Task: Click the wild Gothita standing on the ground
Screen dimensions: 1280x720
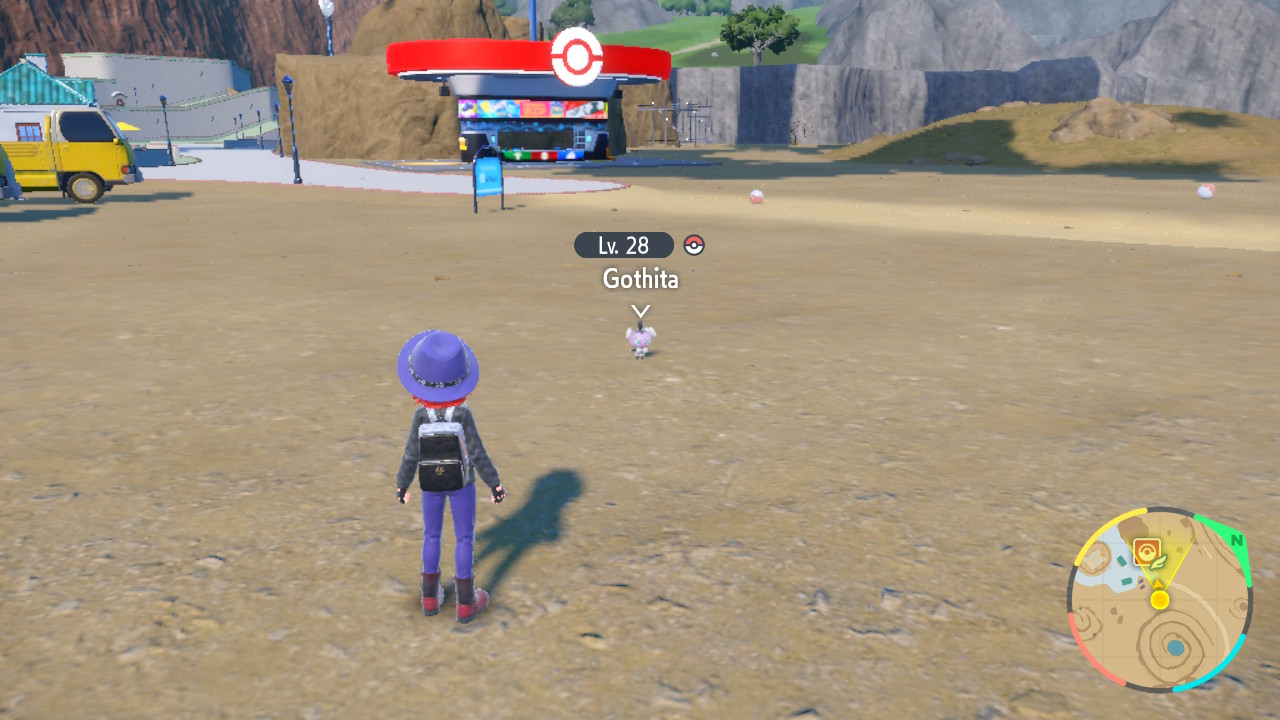Action: pyautogui.click(x=641, y=343)
